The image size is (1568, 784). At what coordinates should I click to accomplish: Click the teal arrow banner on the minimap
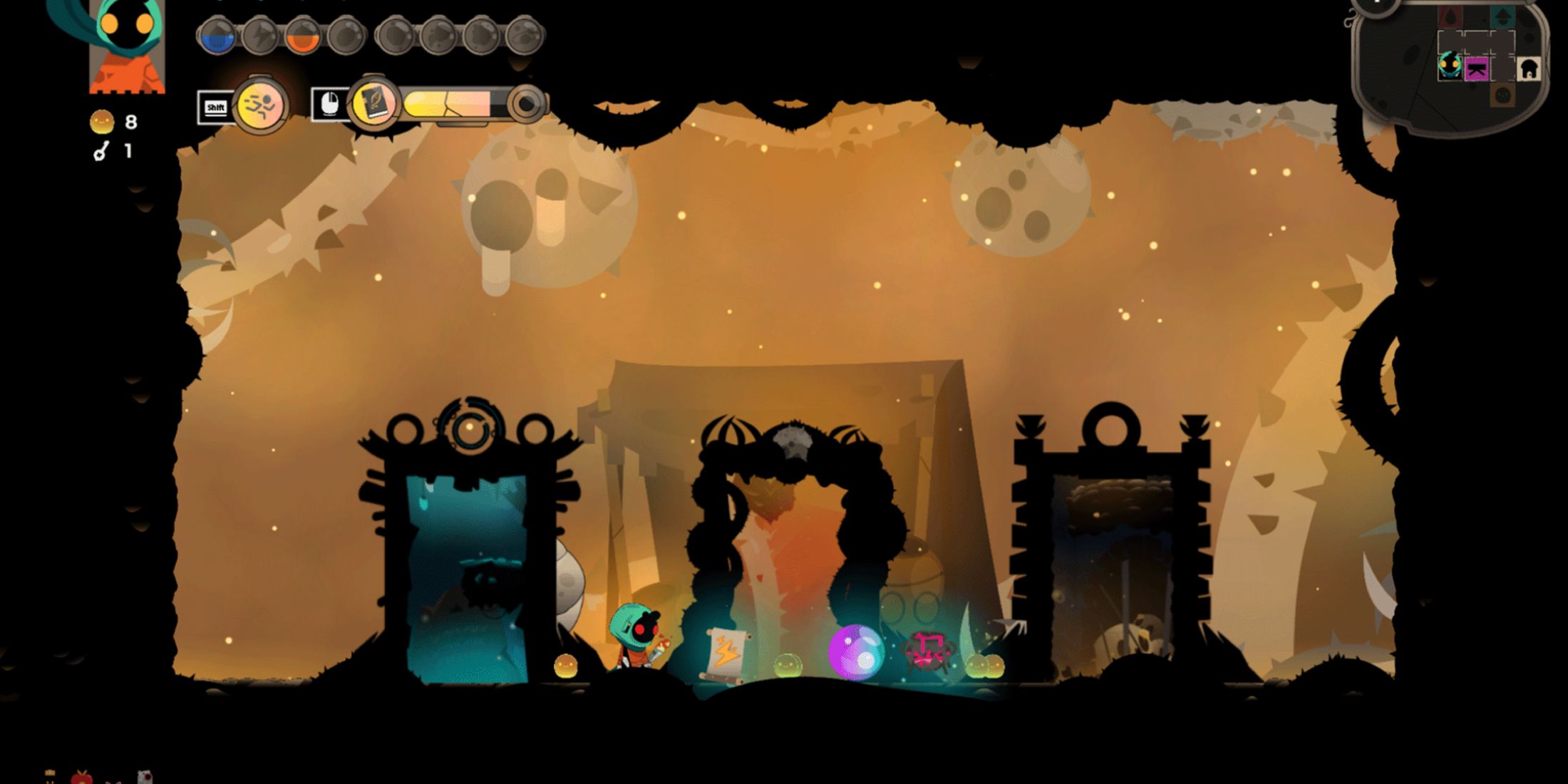click(1501, 16)
